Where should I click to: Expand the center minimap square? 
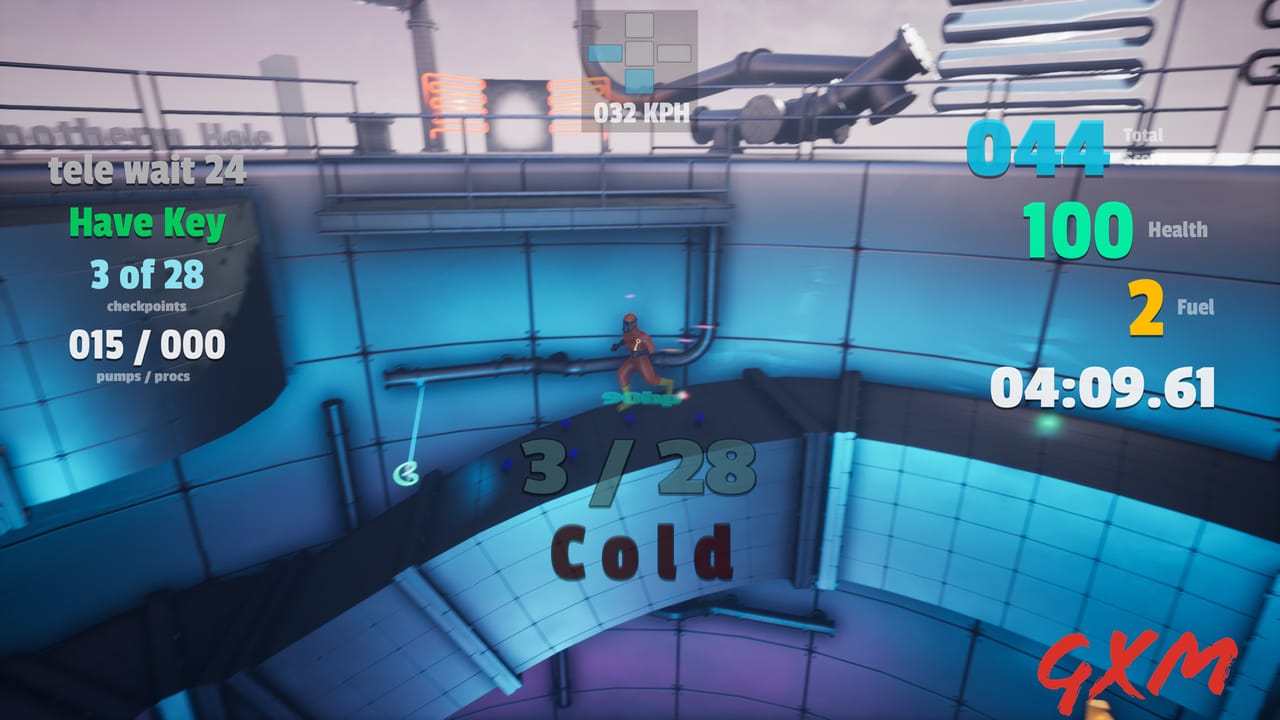pos(639,53)
